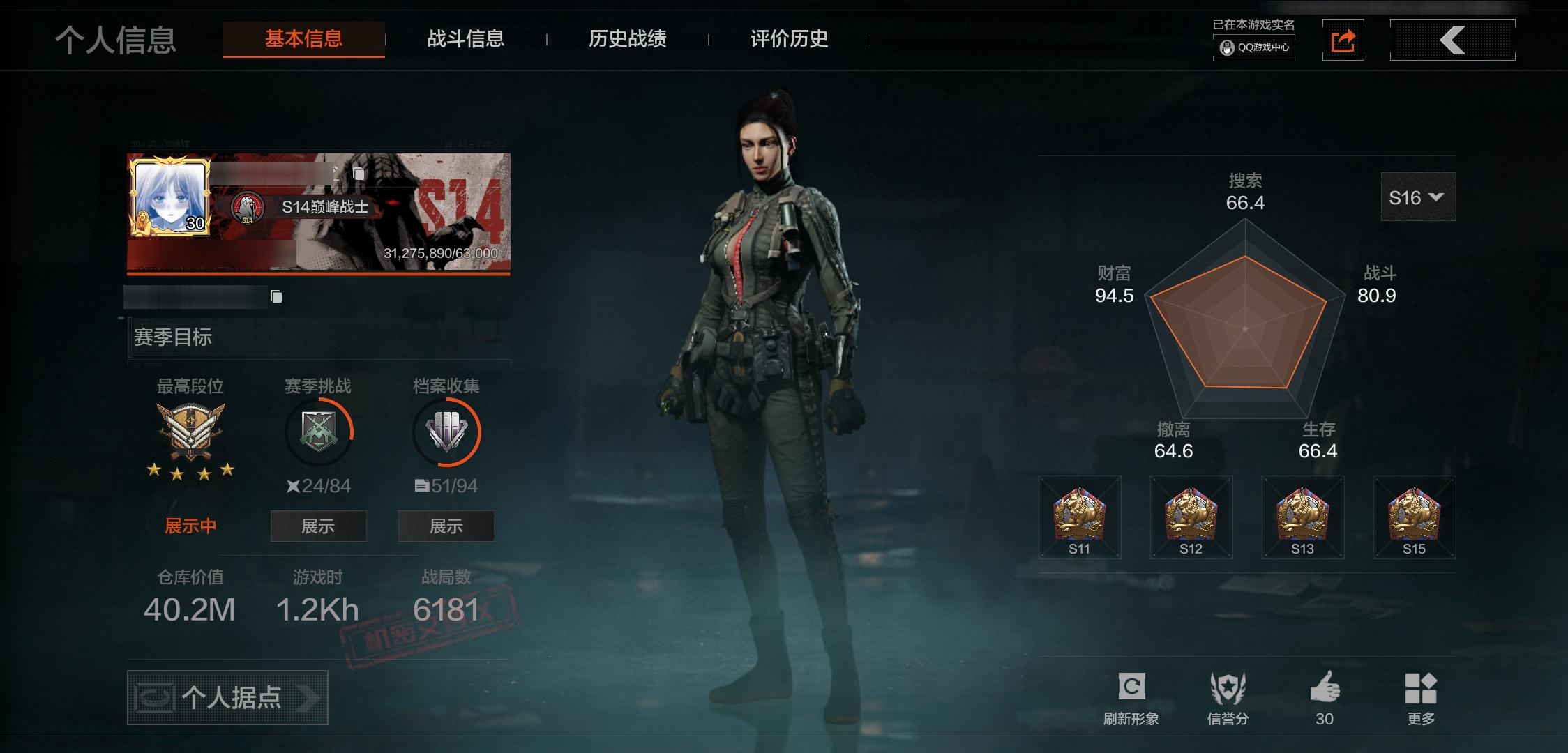Select the S15 season medal
This screenshot has width=1568, height=753.
[x=1414, y=517]
